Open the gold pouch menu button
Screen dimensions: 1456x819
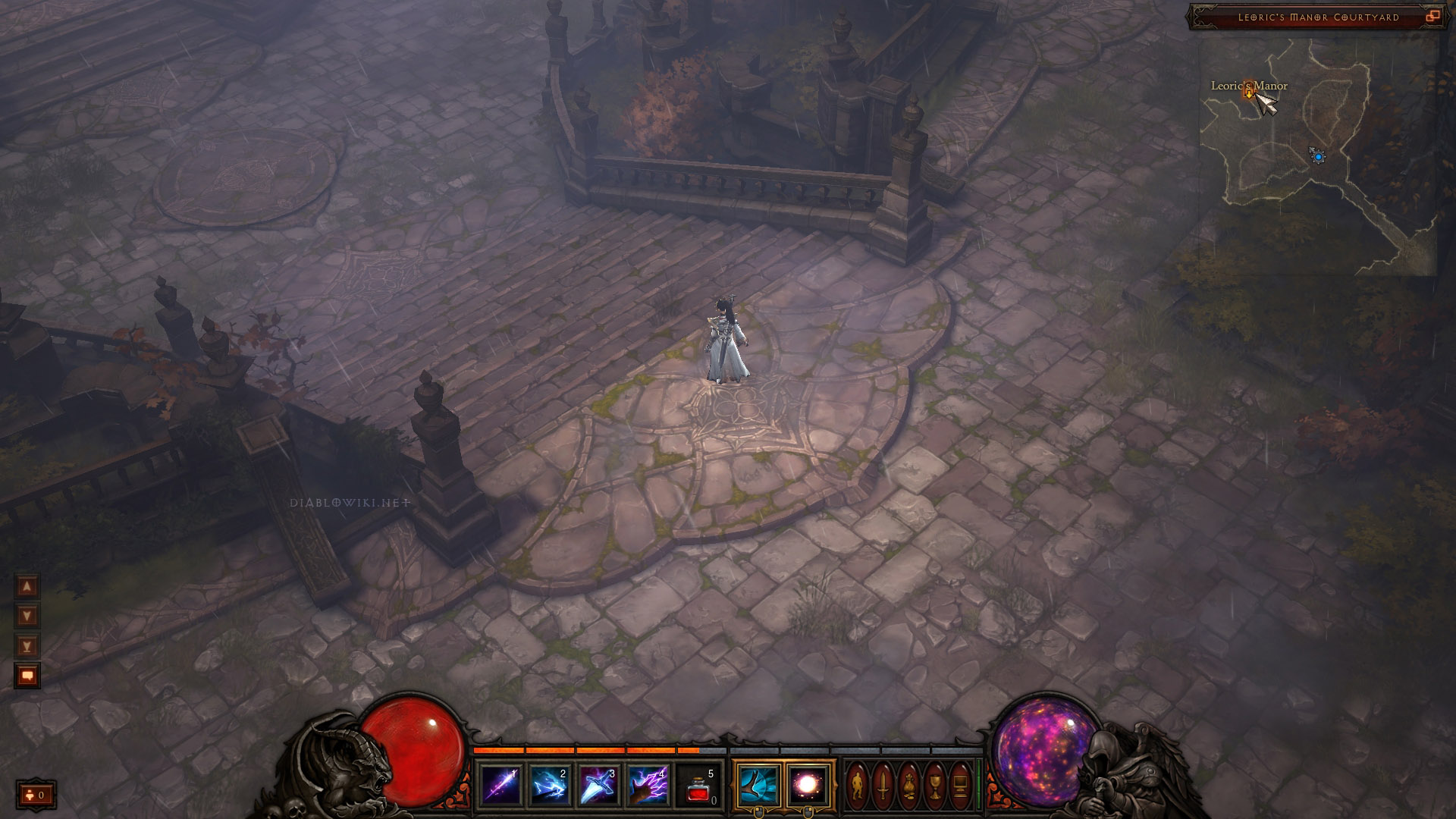[909, 786]
